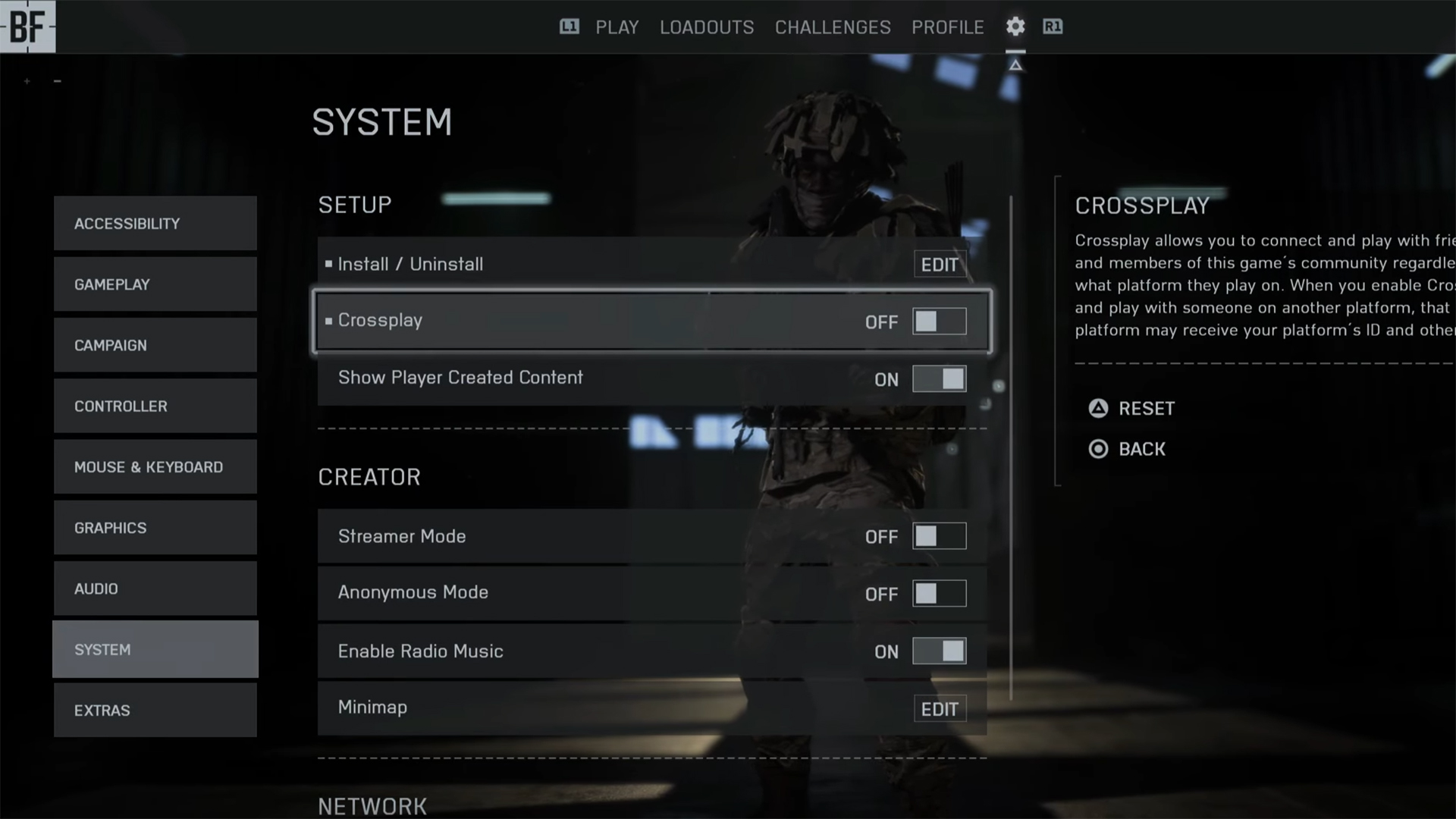
Task: Turn off Enable Radio Music
Action: (x=940, y=651)
